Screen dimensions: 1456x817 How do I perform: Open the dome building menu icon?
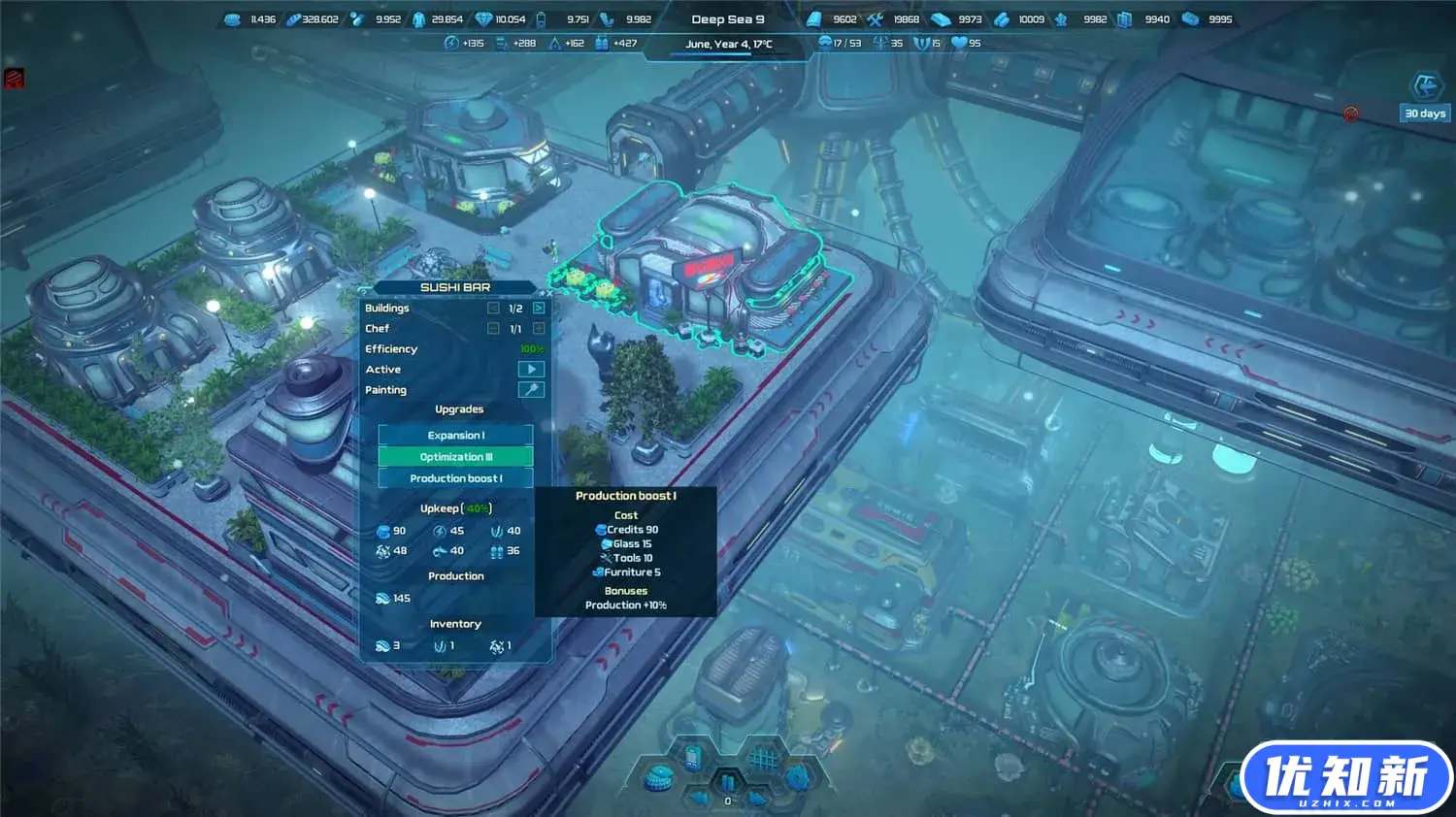tap(660, 776)
